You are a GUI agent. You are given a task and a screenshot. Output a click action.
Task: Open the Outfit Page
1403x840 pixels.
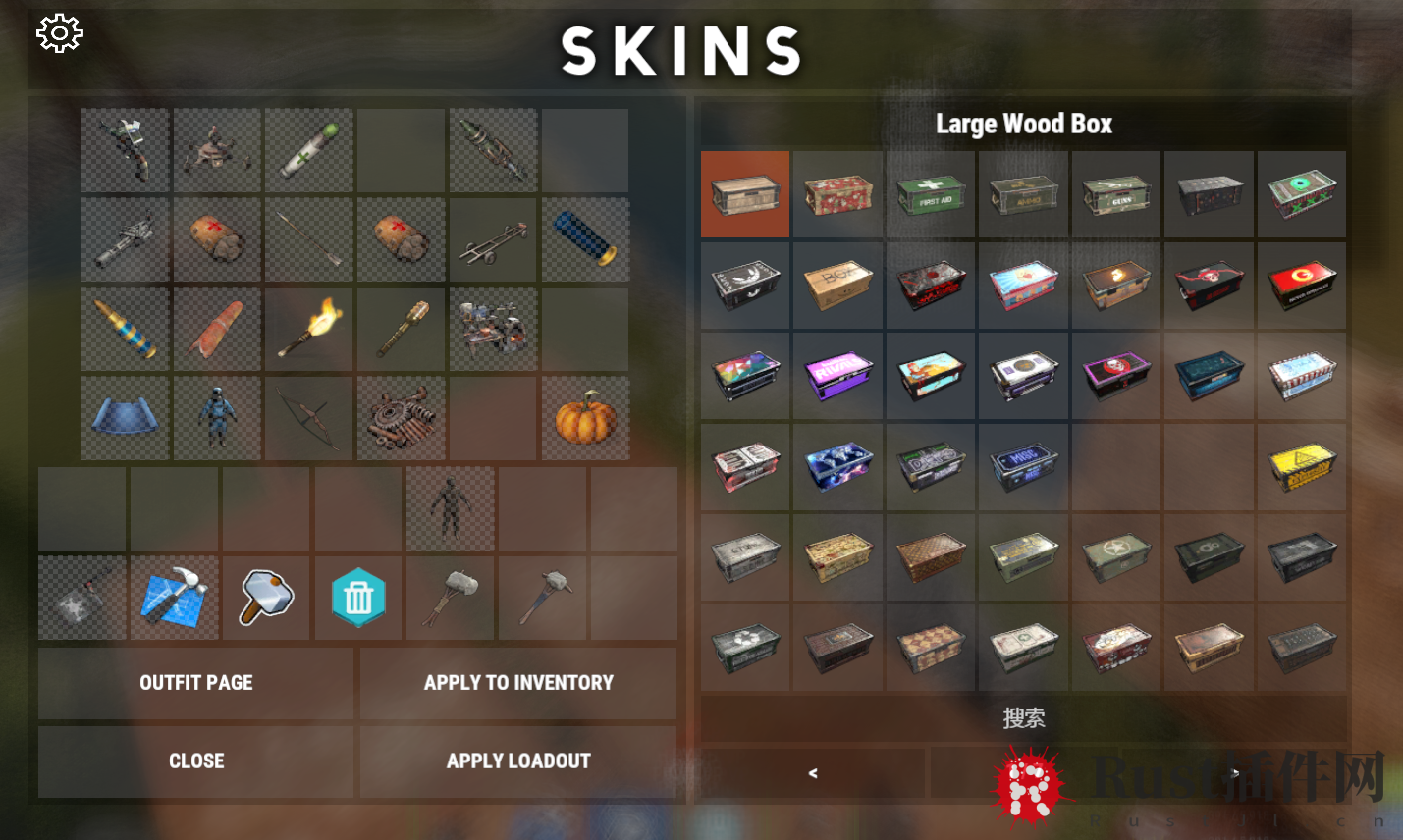pyautogui.click(x=195, y=683)
